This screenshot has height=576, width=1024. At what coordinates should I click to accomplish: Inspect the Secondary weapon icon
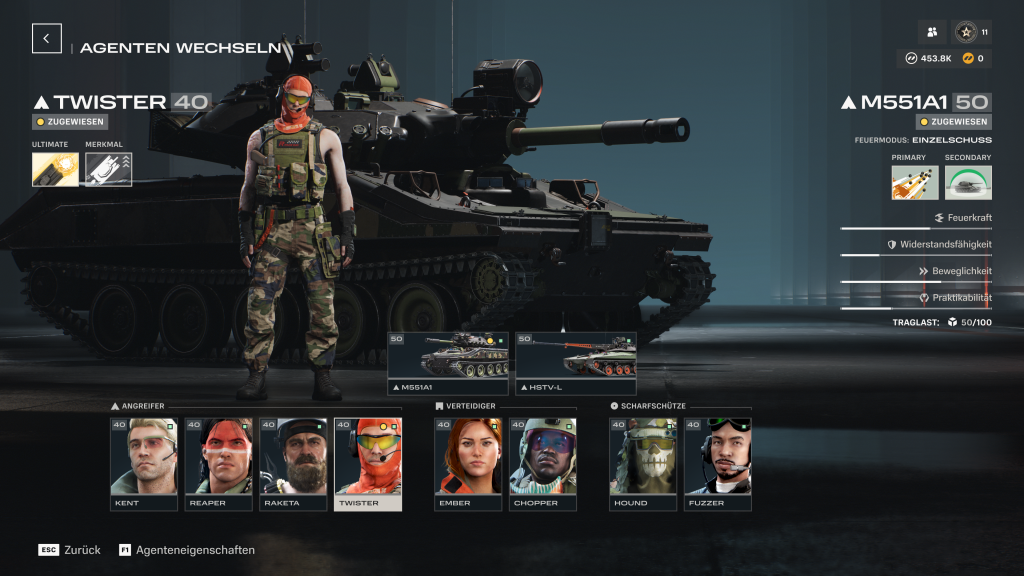pos(968,182)
